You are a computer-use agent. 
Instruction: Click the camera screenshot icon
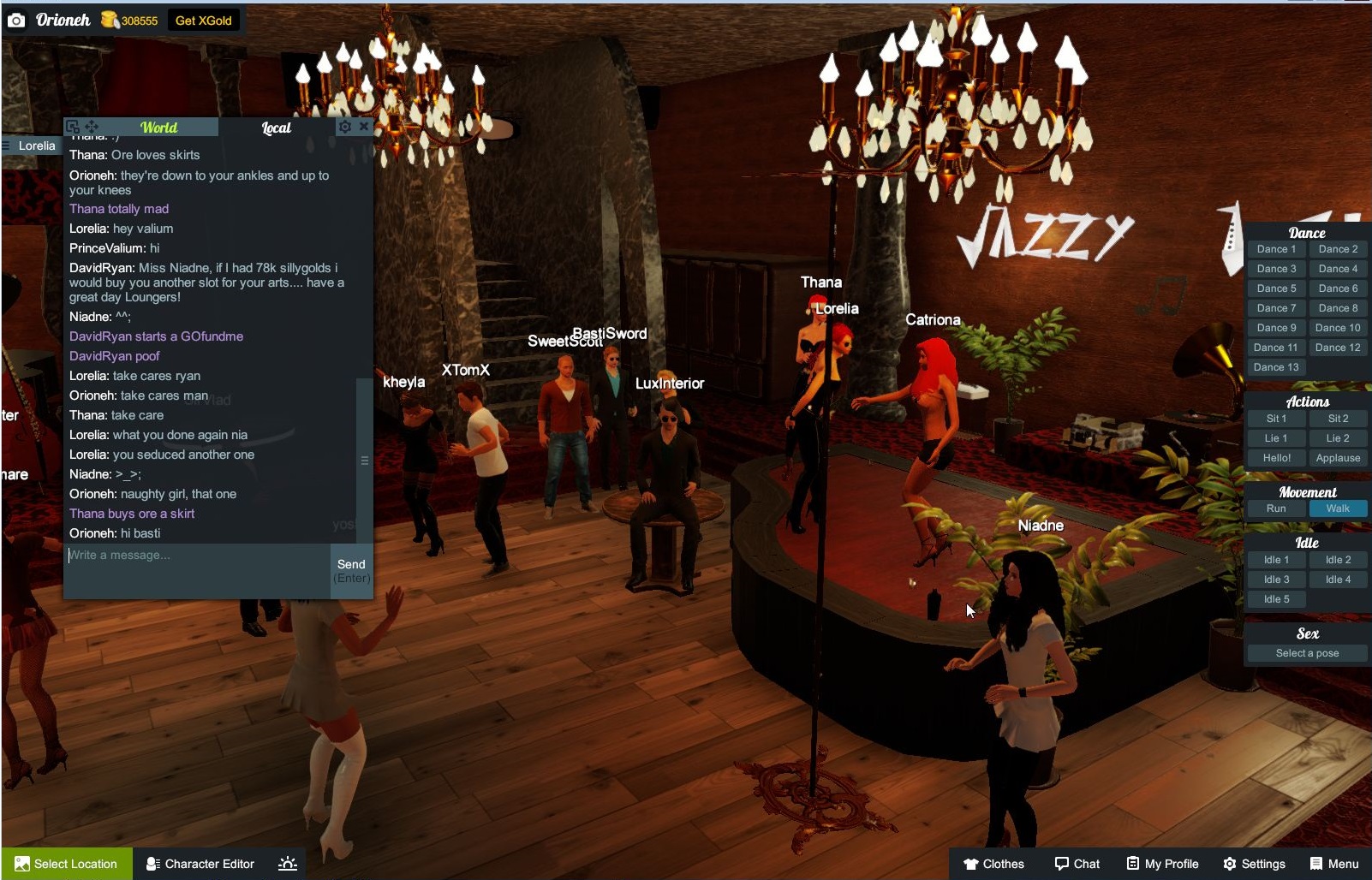coord(15,20)
